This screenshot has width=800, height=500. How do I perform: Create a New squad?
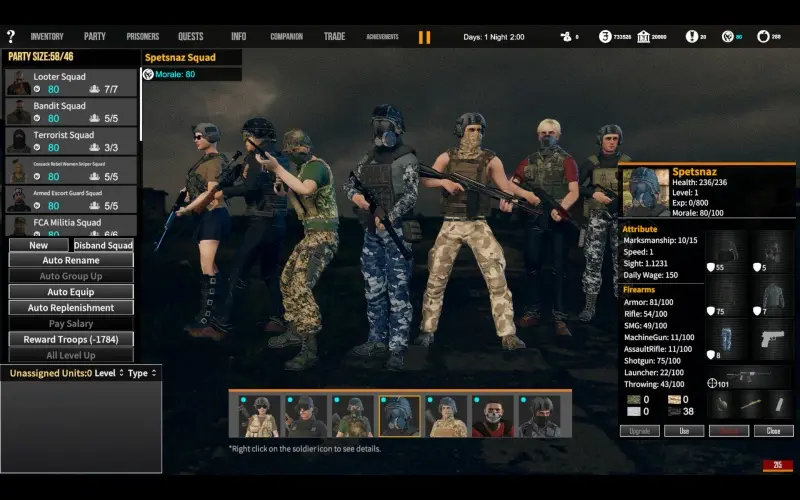coord(39,245)
